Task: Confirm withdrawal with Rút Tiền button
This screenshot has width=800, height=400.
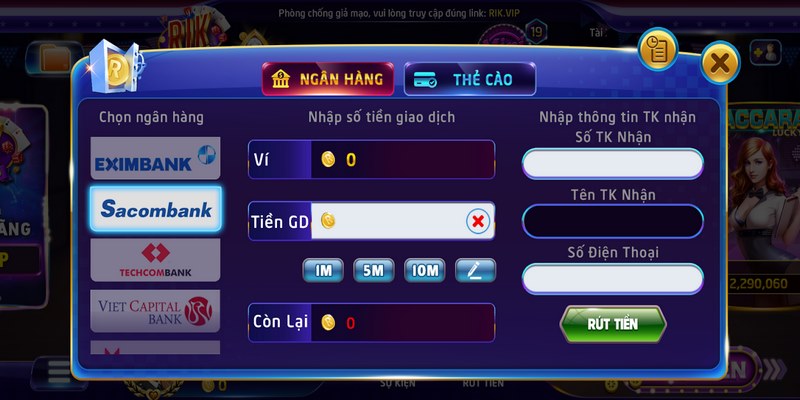Action: coord(612,324)
